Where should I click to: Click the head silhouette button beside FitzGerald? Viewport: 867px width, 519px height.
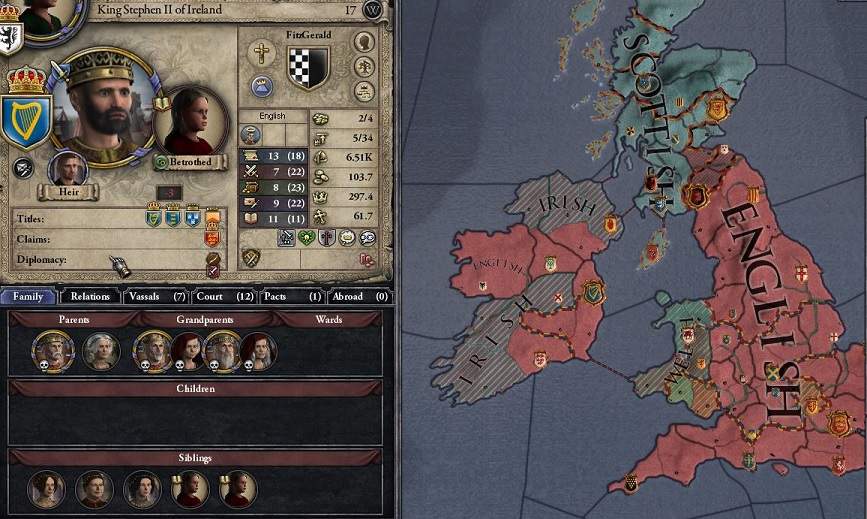(x=365, y=42)
